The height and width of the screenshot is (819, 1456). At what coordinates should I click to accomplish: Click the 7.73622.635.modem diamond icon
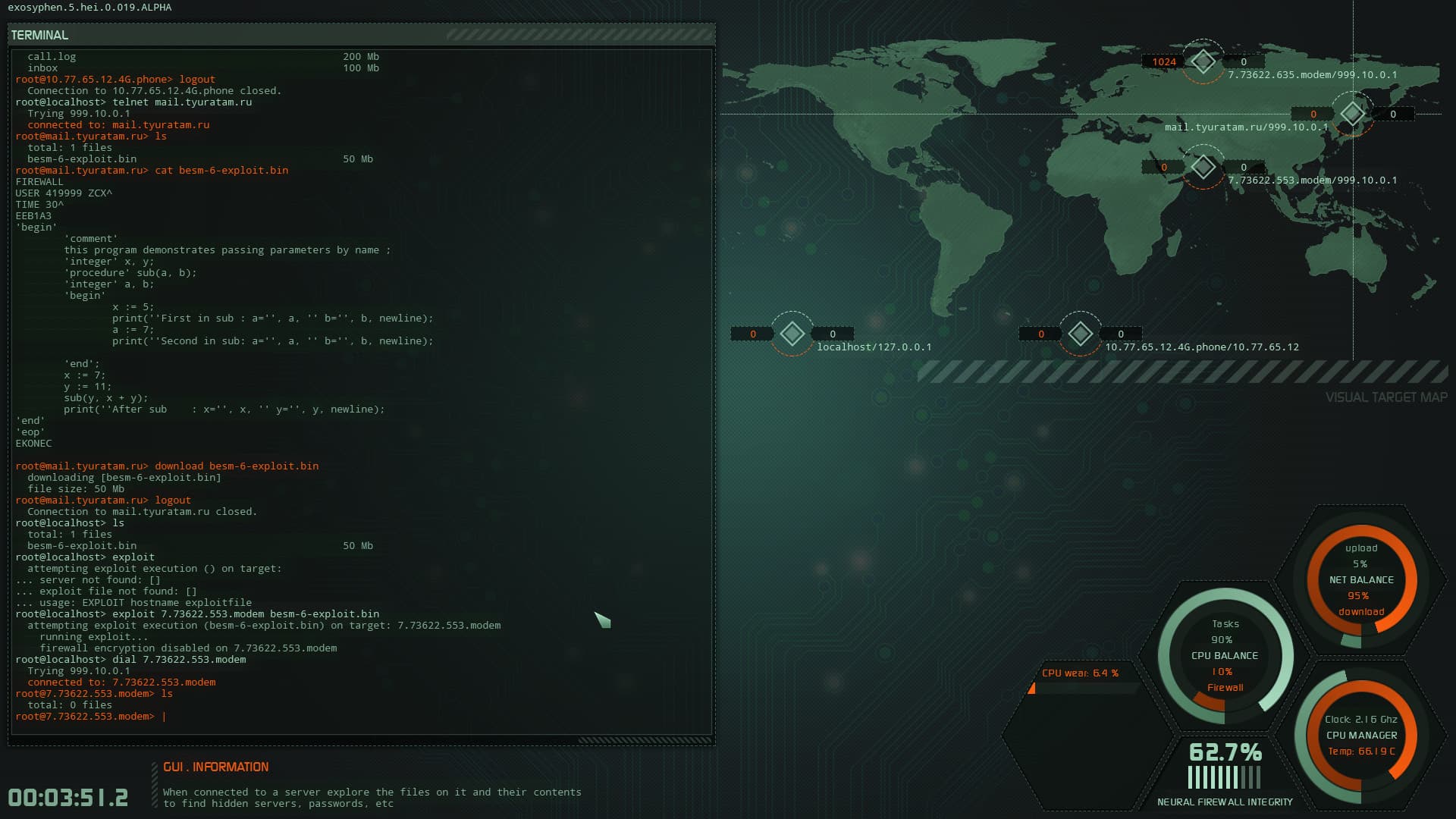pos(1203,61)
